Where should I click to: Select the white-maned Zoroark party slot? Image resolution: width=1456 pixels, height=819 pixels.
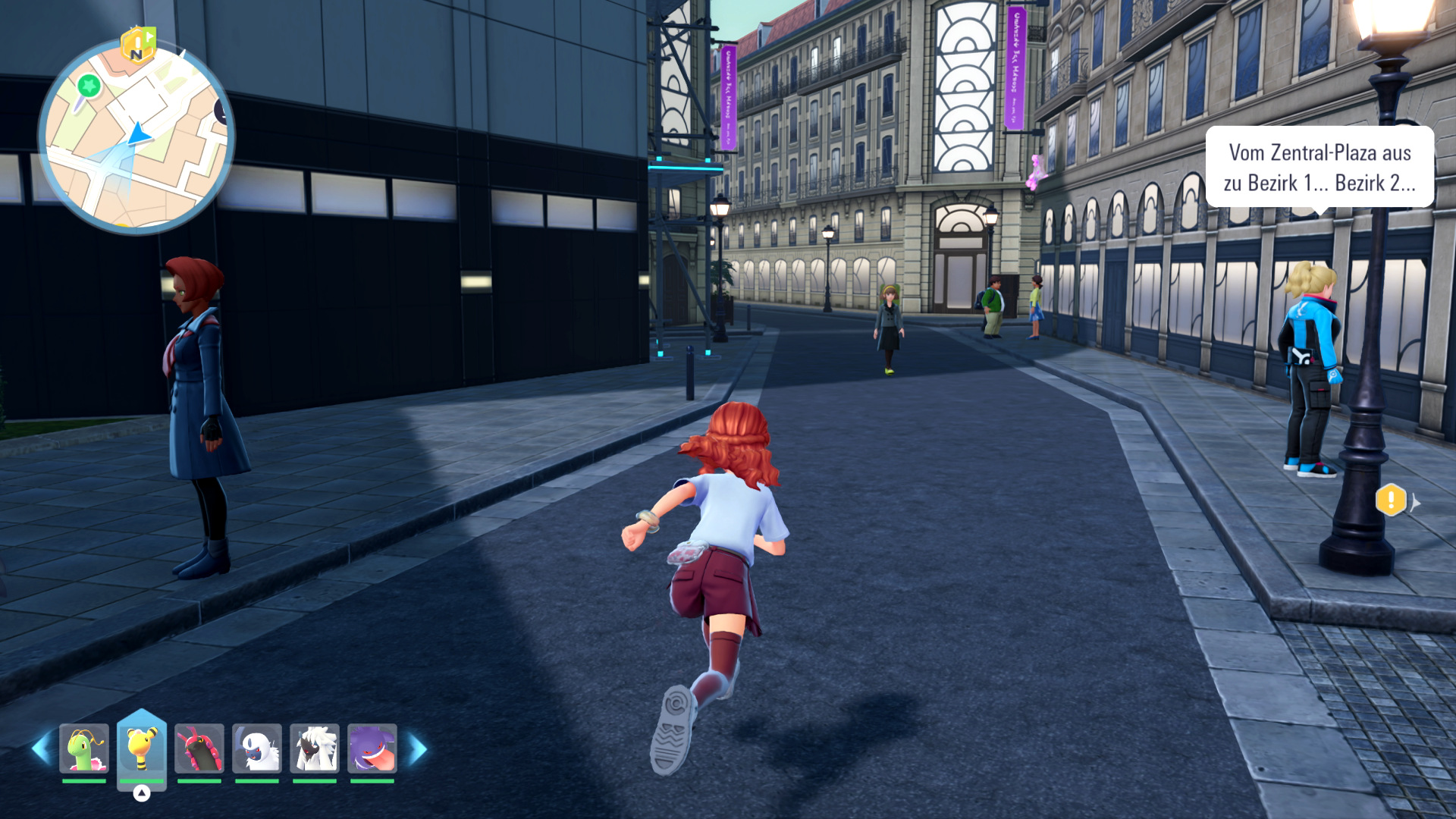[x=315, y=748]
